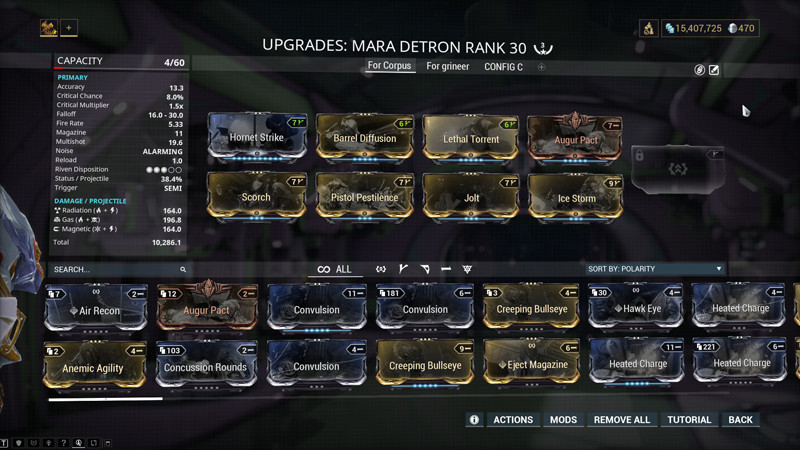
Task: Click the equipped Lethal Torrent mod
Action: (471, 138)
